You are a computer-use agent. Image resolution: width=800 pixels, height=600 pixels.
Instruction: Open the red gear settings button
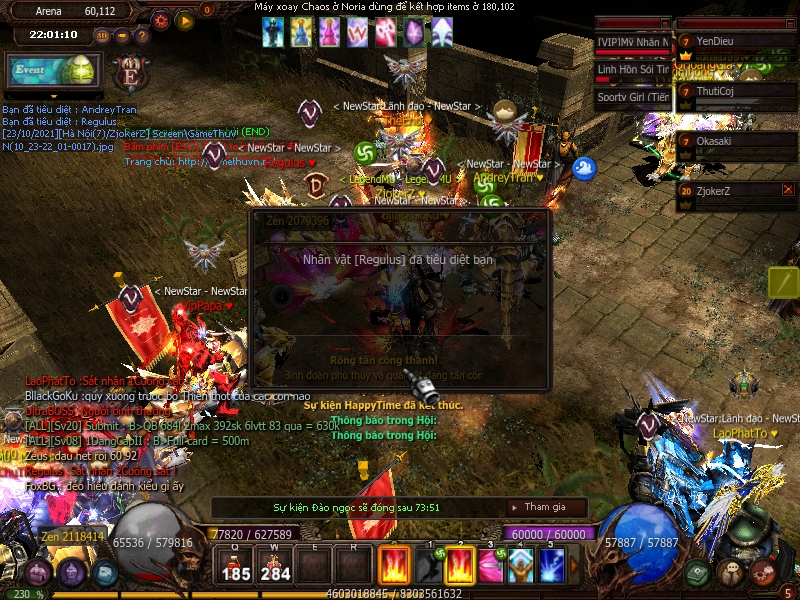click(161, 20)
